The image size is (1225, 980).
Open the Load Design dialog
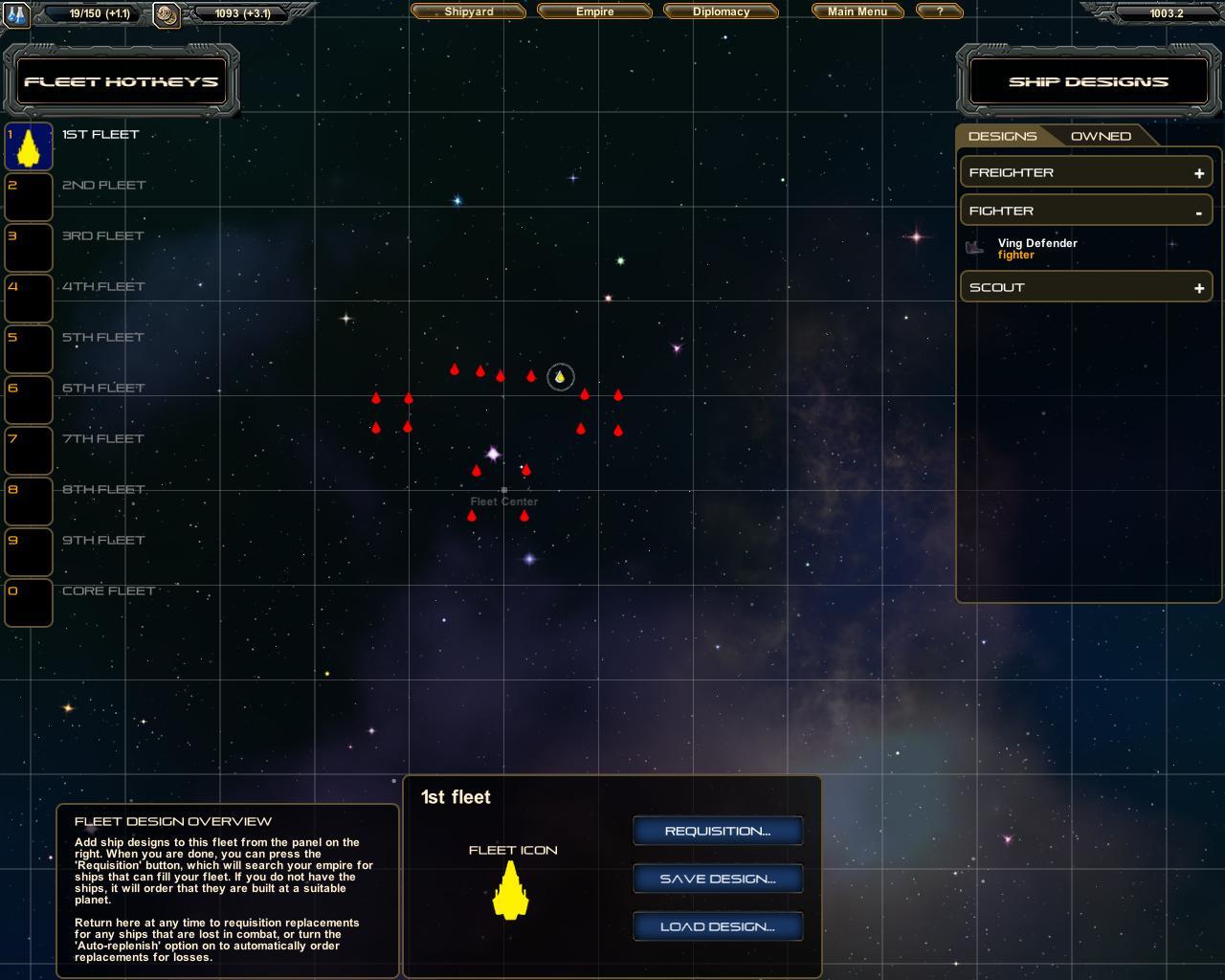coord(717,926)
